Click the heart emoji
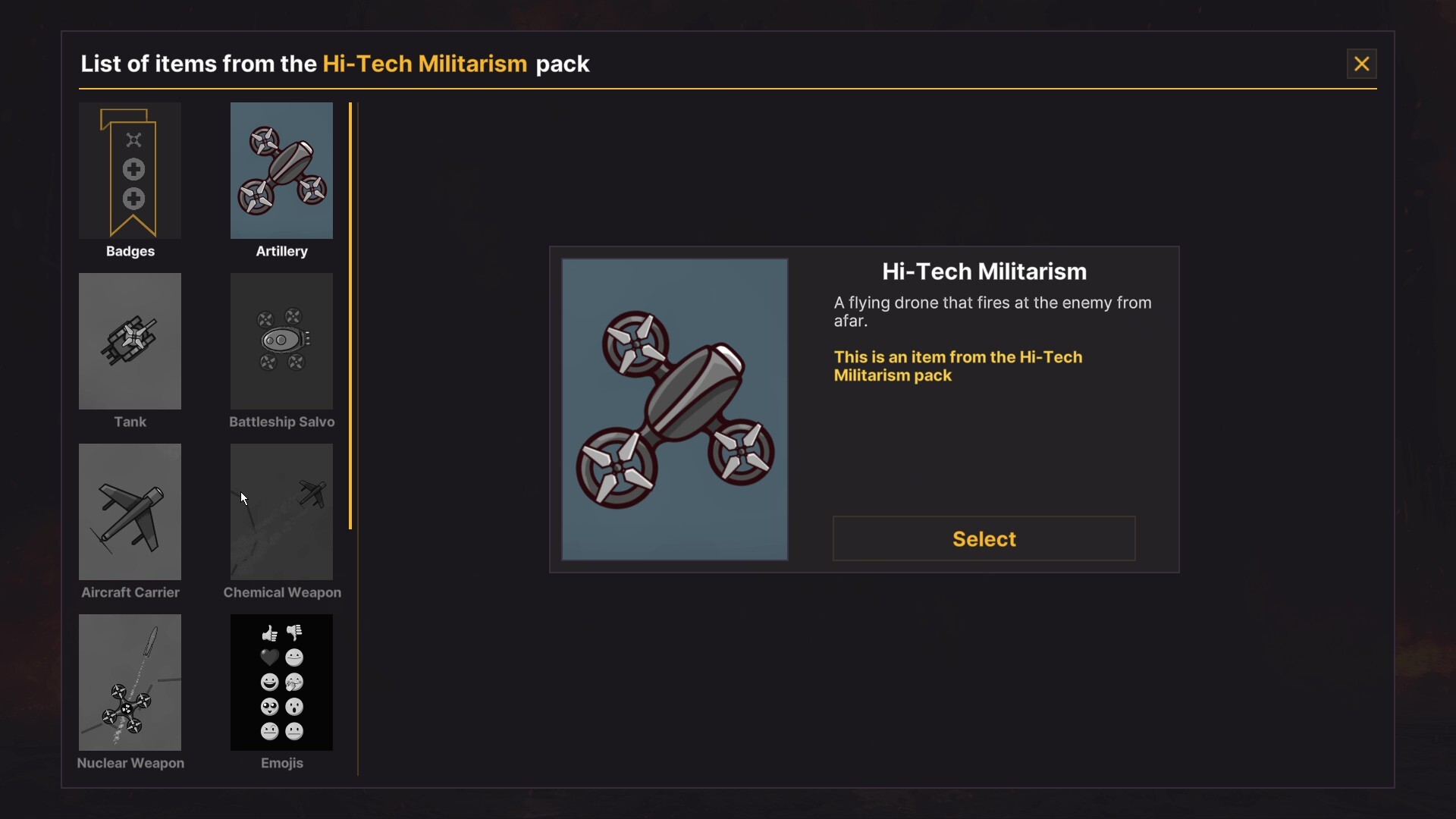This screenshot has height=819, width=1456. 269,657
